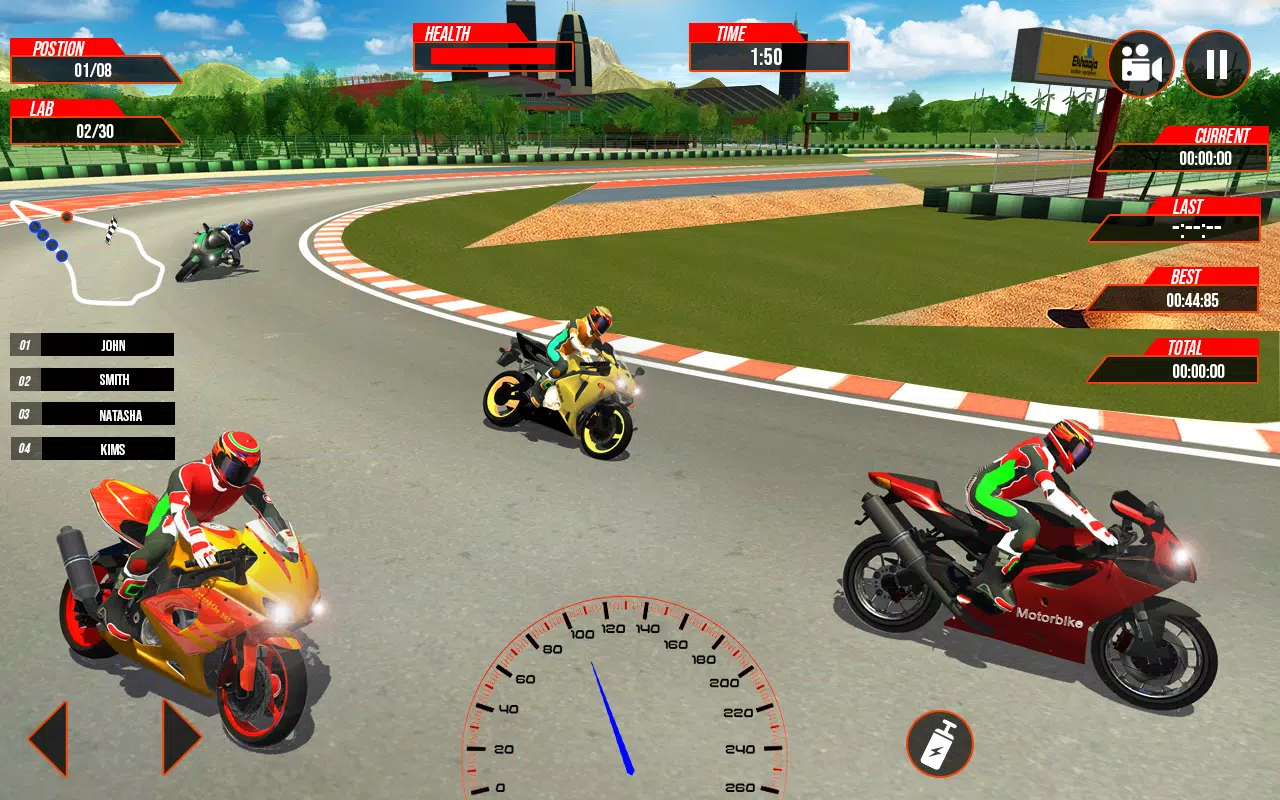This screenshot has width=1280, height=800.
Task: Pause the race
Action: (1216, 63)
